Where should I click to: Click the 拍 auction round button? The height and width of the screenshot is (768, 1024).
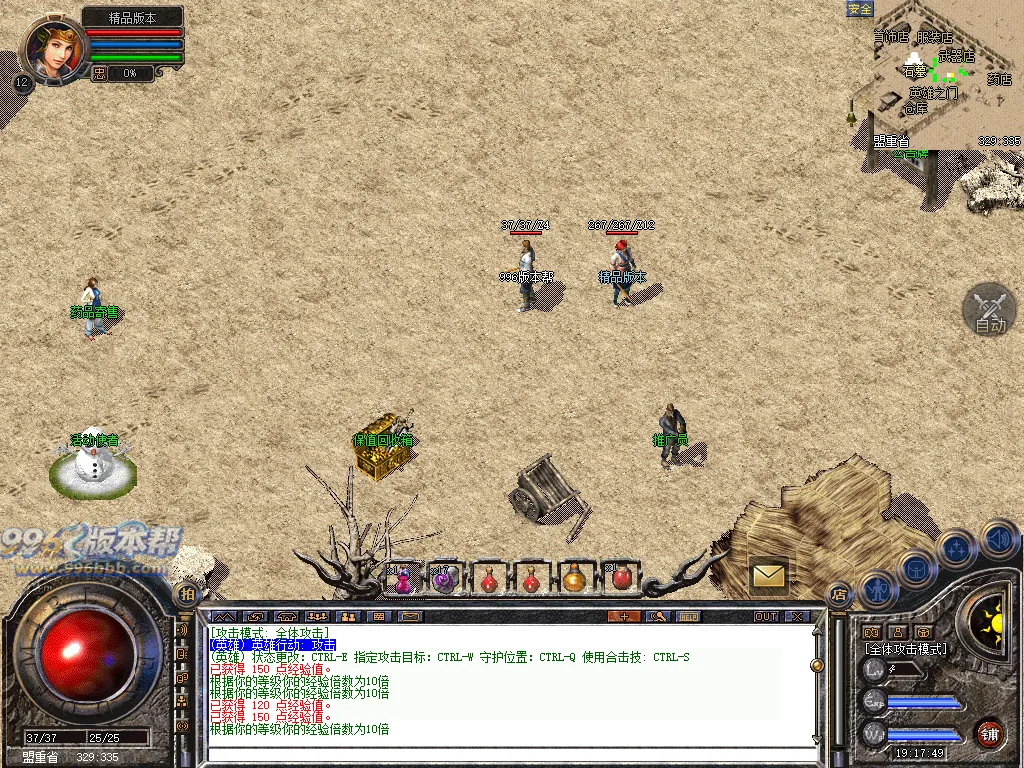point(186,594)
